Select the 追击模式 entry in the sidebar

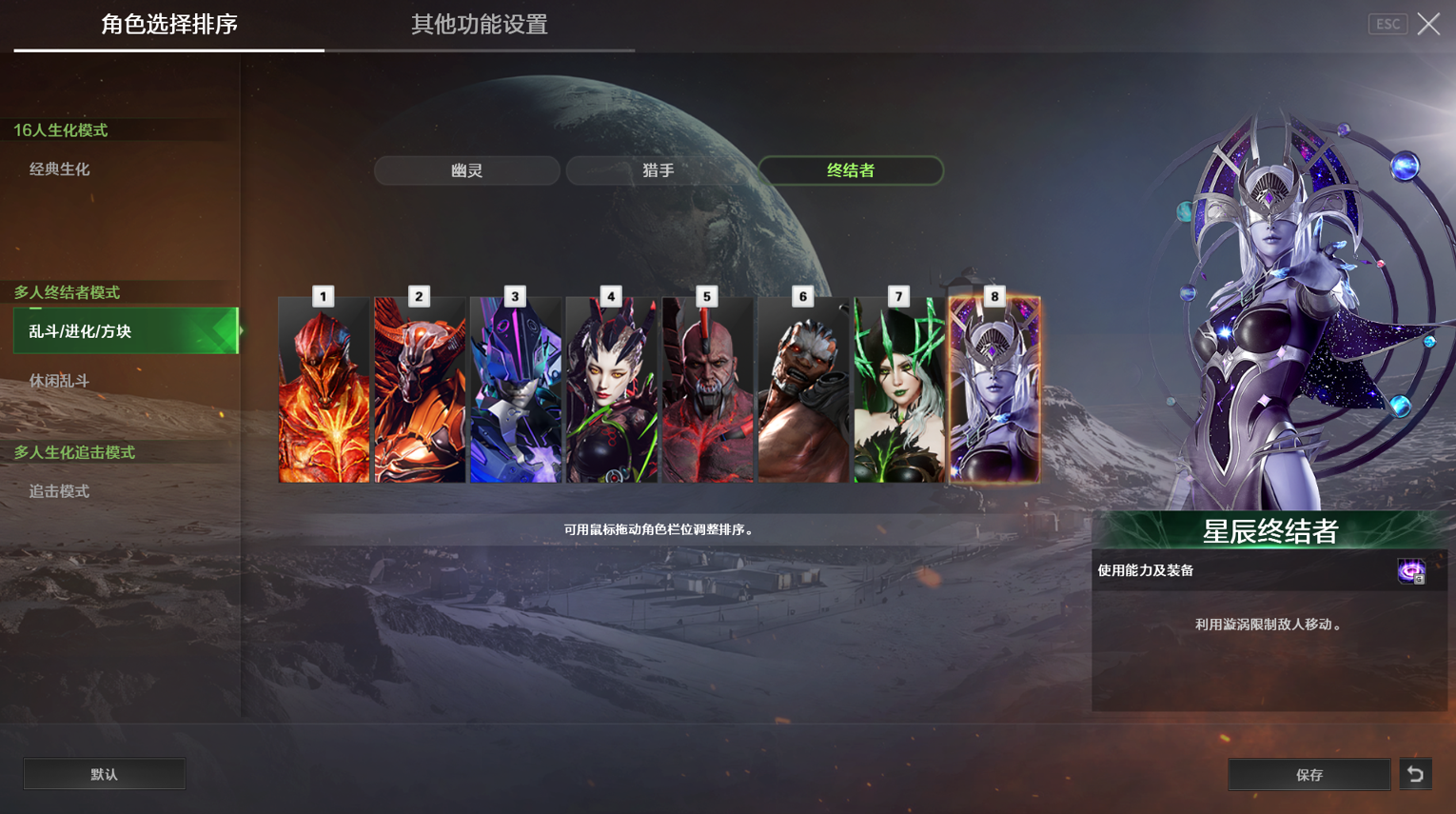[59, 490]
